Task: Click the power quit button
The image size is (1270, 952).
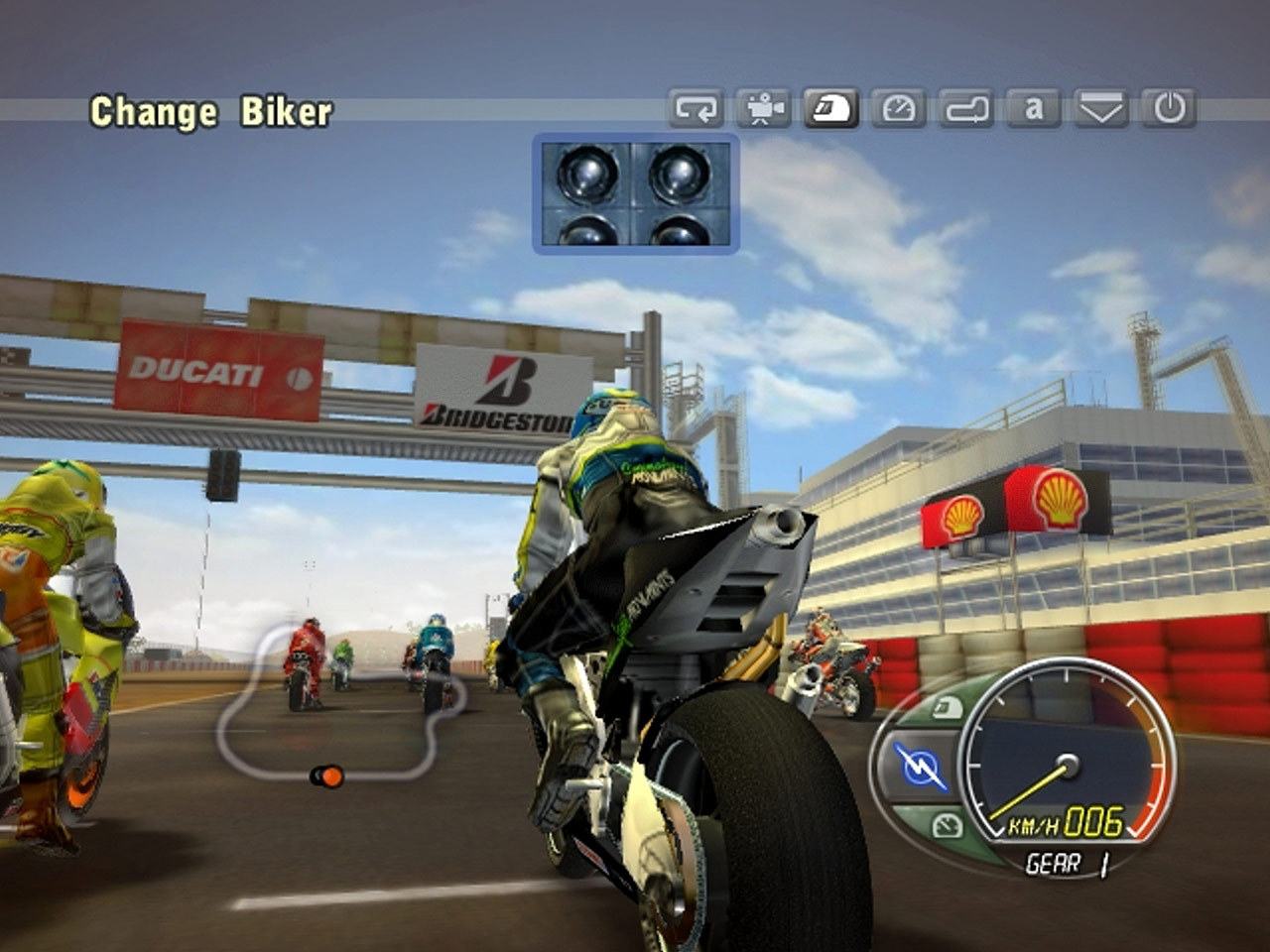Action: coord(1169,108)
